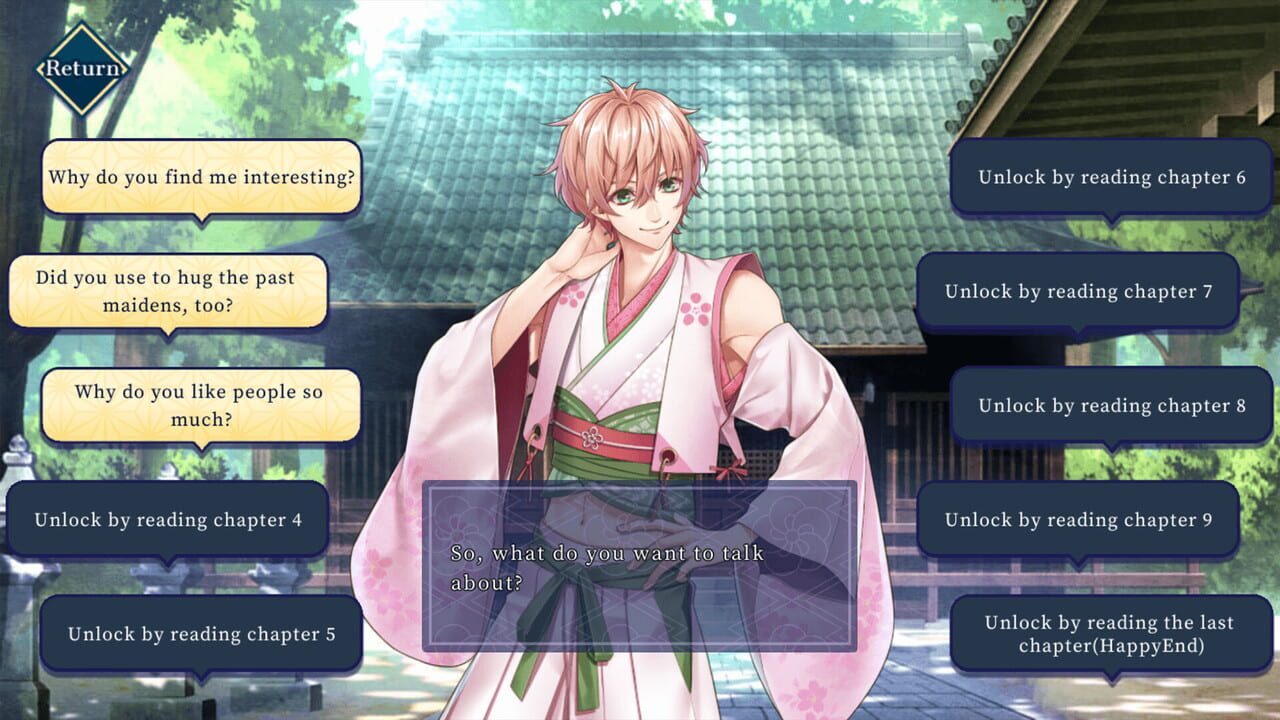Click the dialogue text box to advance

tap(645, 563)
